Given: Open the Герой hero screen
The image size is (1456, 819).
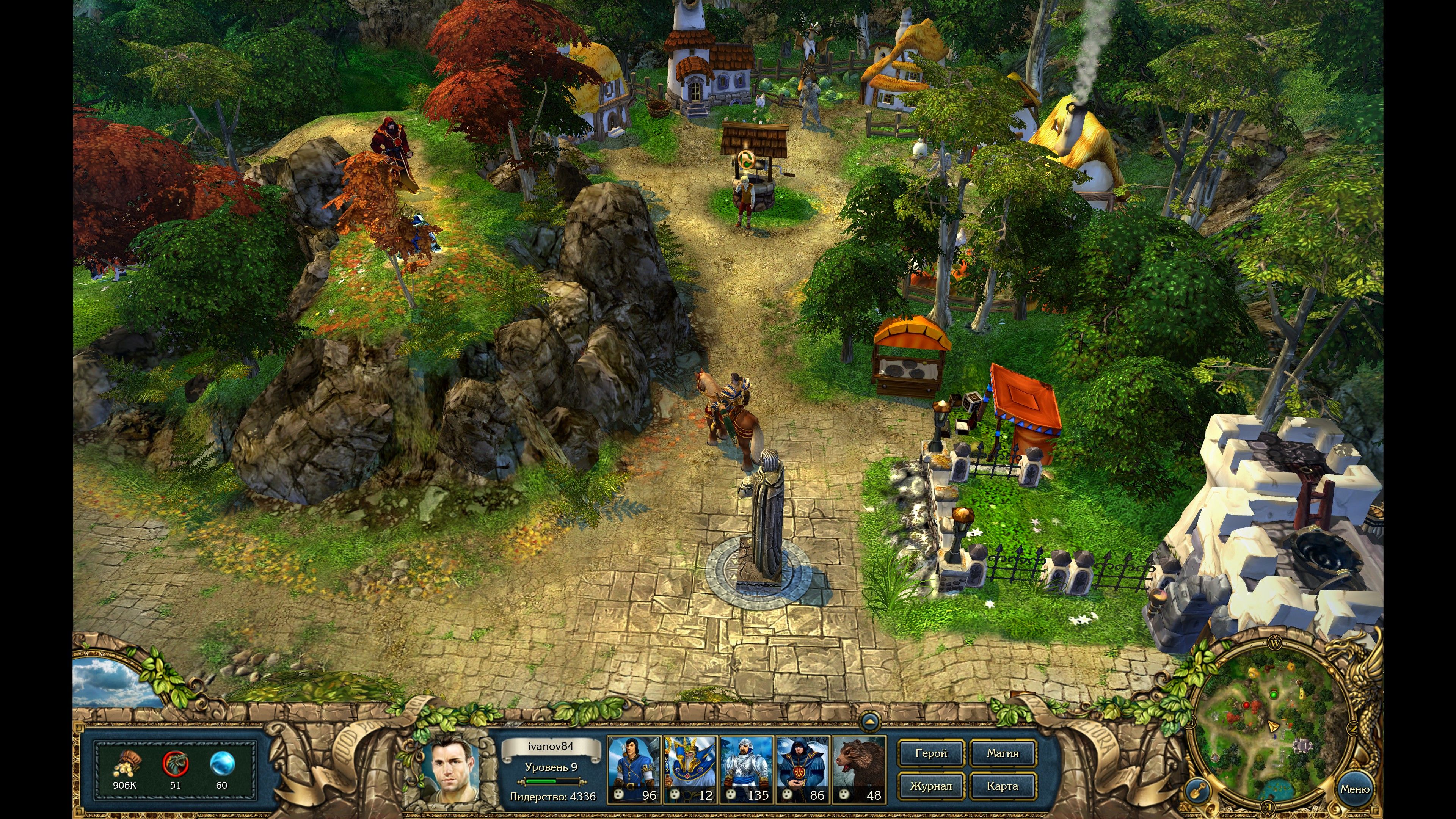Looking at the screenshot, I should click(x=930, y=753).
